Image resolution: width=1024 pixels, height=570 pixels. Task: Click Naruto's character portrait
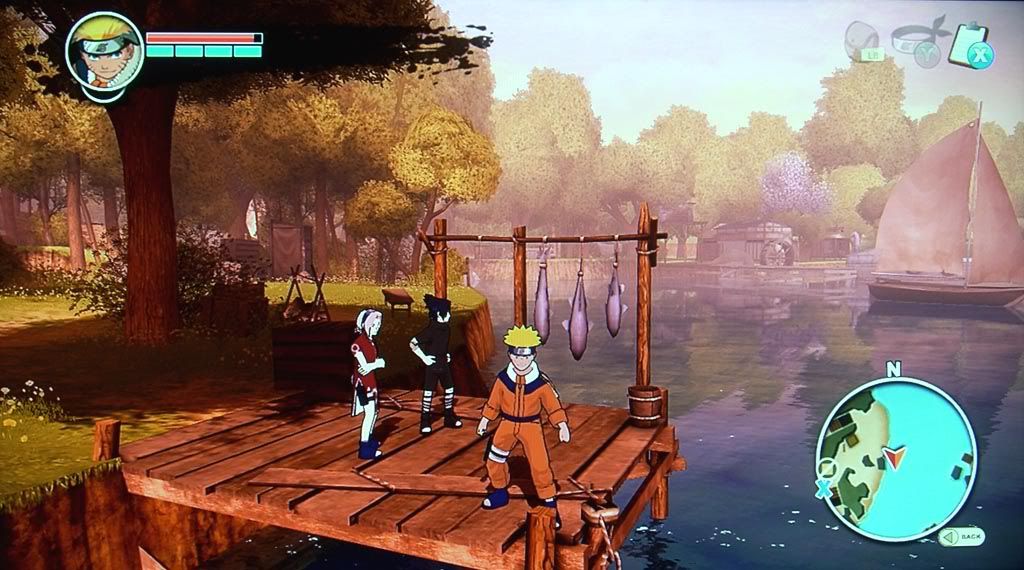point(104,51)
